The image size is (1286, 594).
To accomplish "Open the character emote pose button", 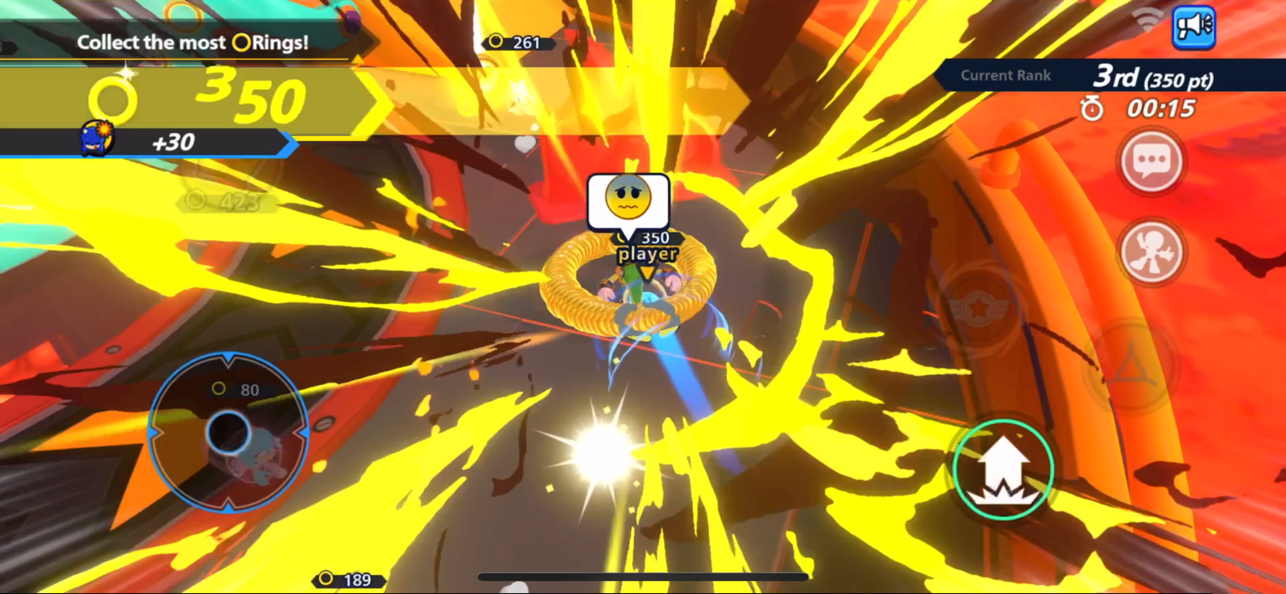I will [x=1151, y=251].
